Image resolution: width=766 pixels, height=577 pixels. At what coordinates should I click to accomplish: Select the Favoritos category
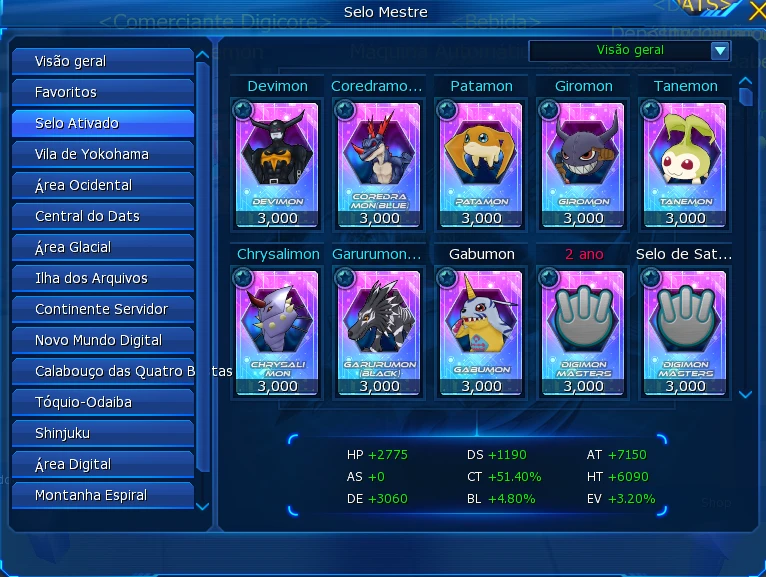pyautogui.click(x=102, y=92)
